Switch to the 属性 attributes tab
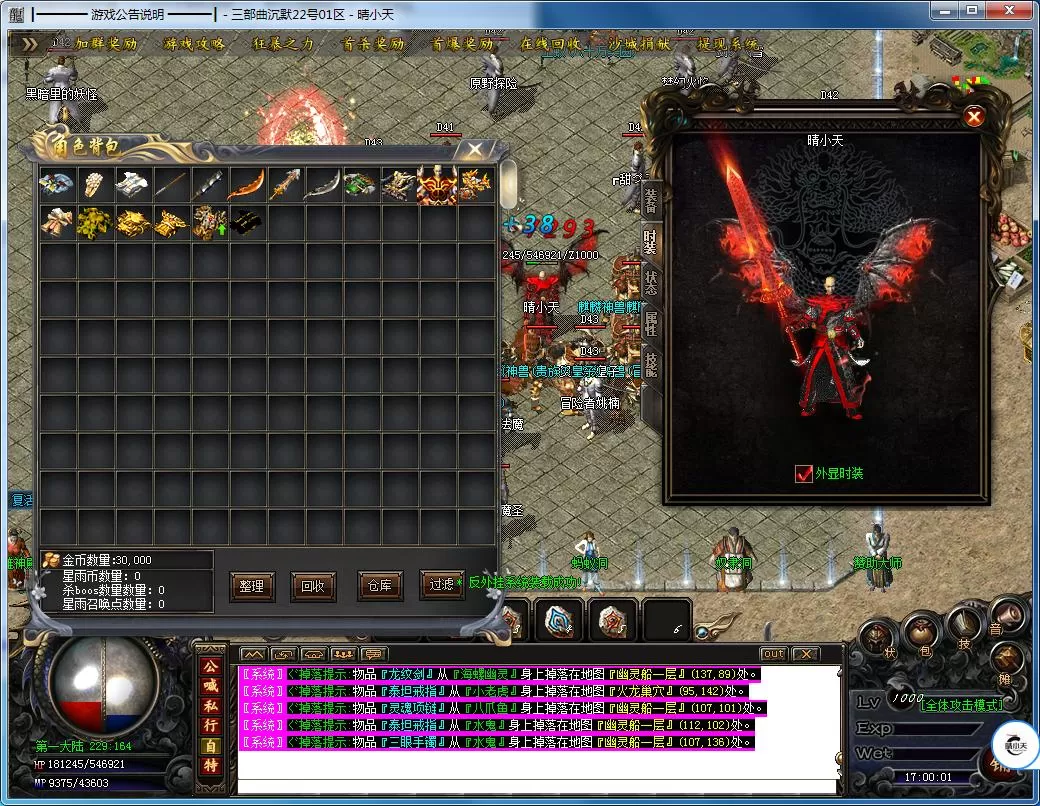 point(651,323)
